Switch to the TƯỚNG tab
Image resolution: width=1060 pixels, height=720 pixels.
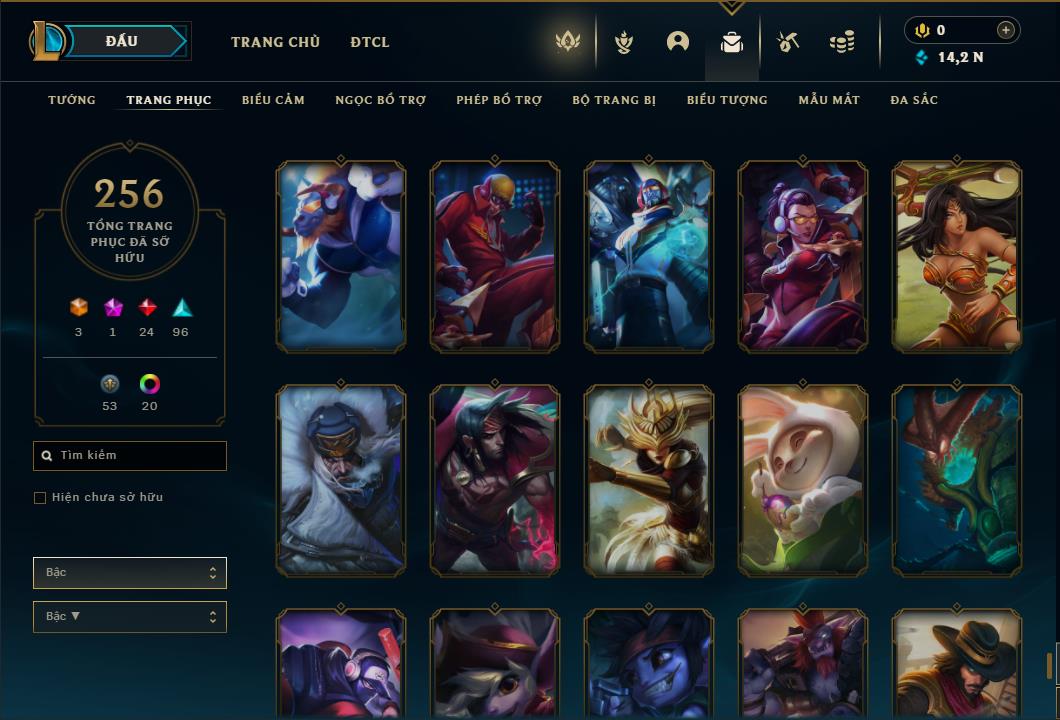[x=72, y=100]
